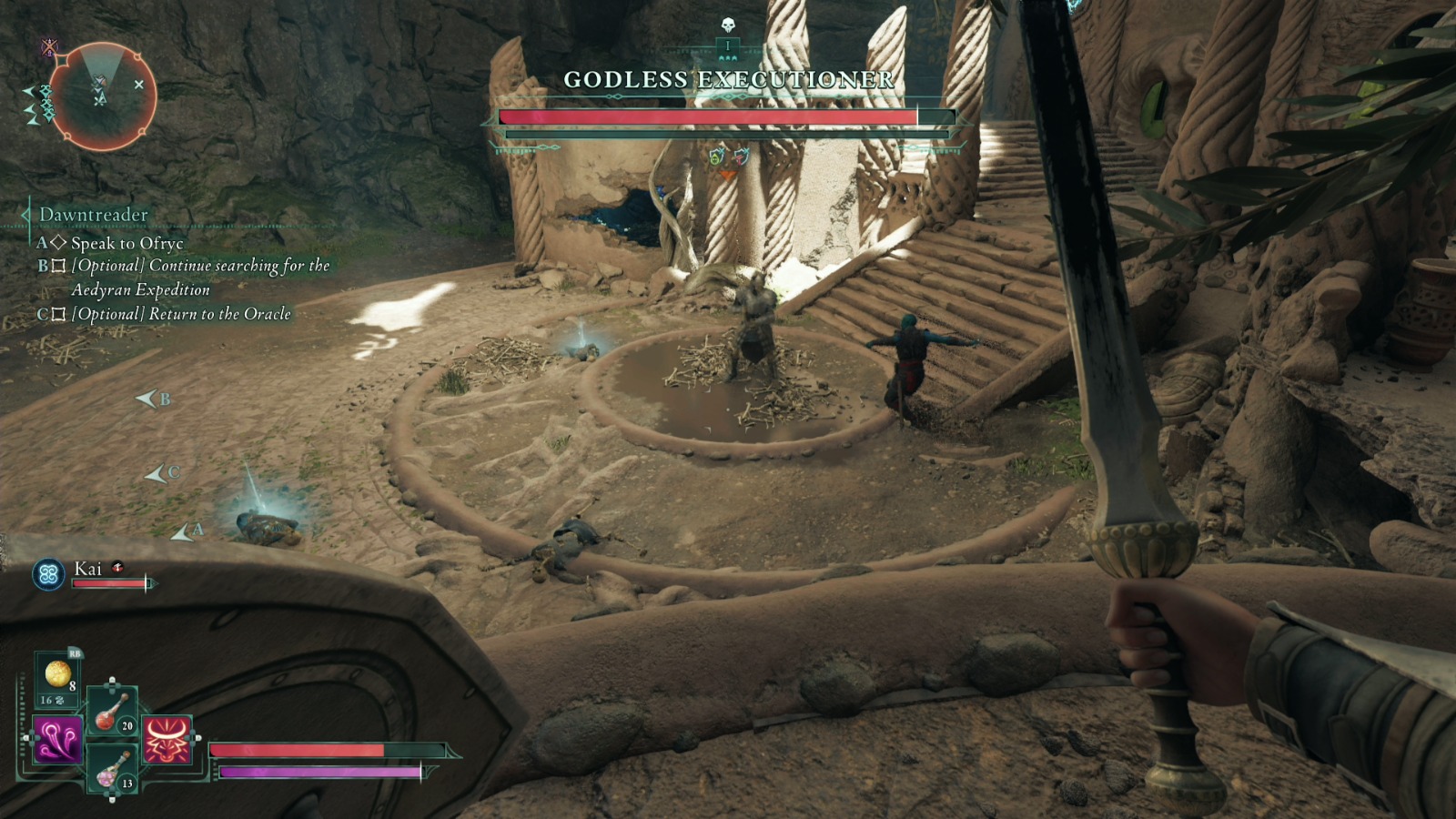
Task: Use the golden orb throwable slot
Action: tap(57, 674)
